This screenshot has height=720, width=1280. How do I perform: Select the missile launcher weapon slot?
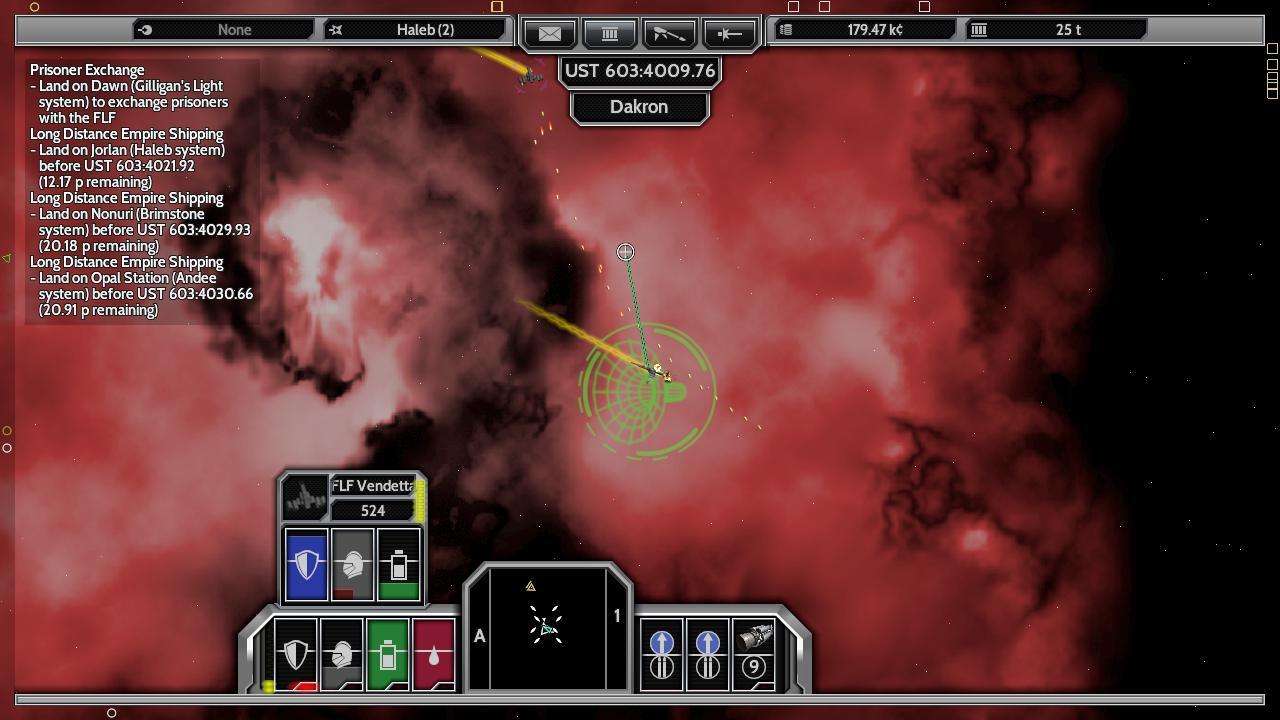coord(754,654)
